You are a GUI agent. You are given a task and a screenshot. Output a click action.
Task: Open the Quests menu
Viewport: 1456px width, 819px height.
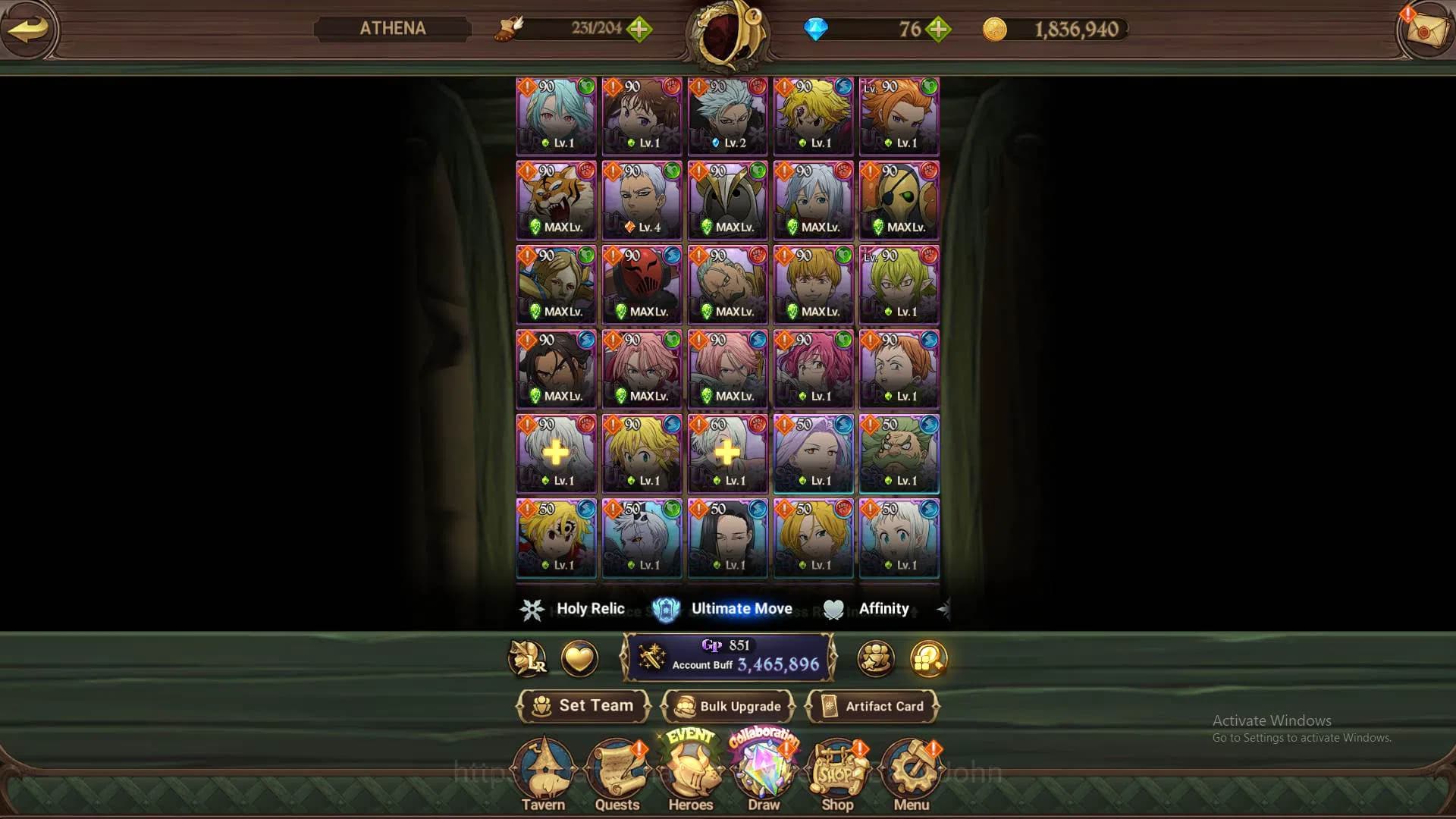pos(617,775)
